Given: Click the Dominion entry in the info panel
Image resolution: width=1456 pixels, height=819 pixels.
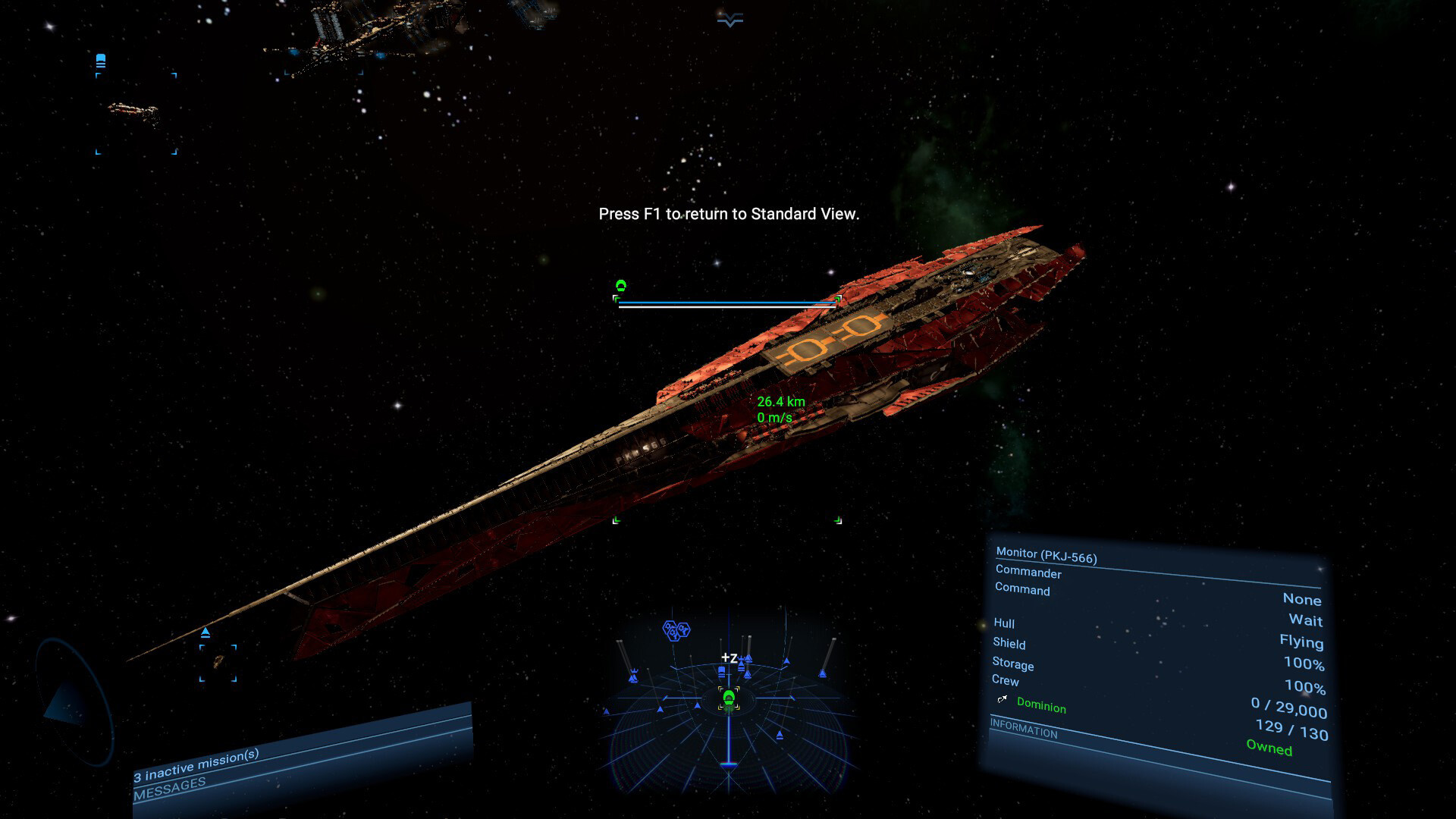Looking at the screenshot, I should coord(1040,706).
